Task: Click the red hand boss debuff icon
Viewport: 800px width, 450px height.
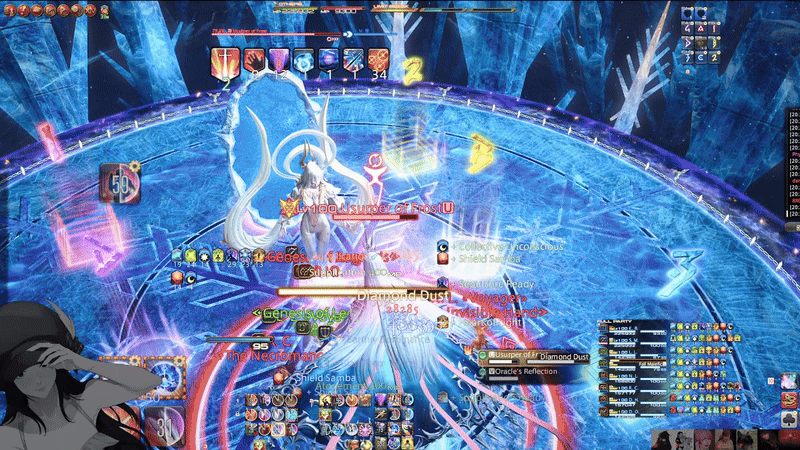Action: click(252, 60)
